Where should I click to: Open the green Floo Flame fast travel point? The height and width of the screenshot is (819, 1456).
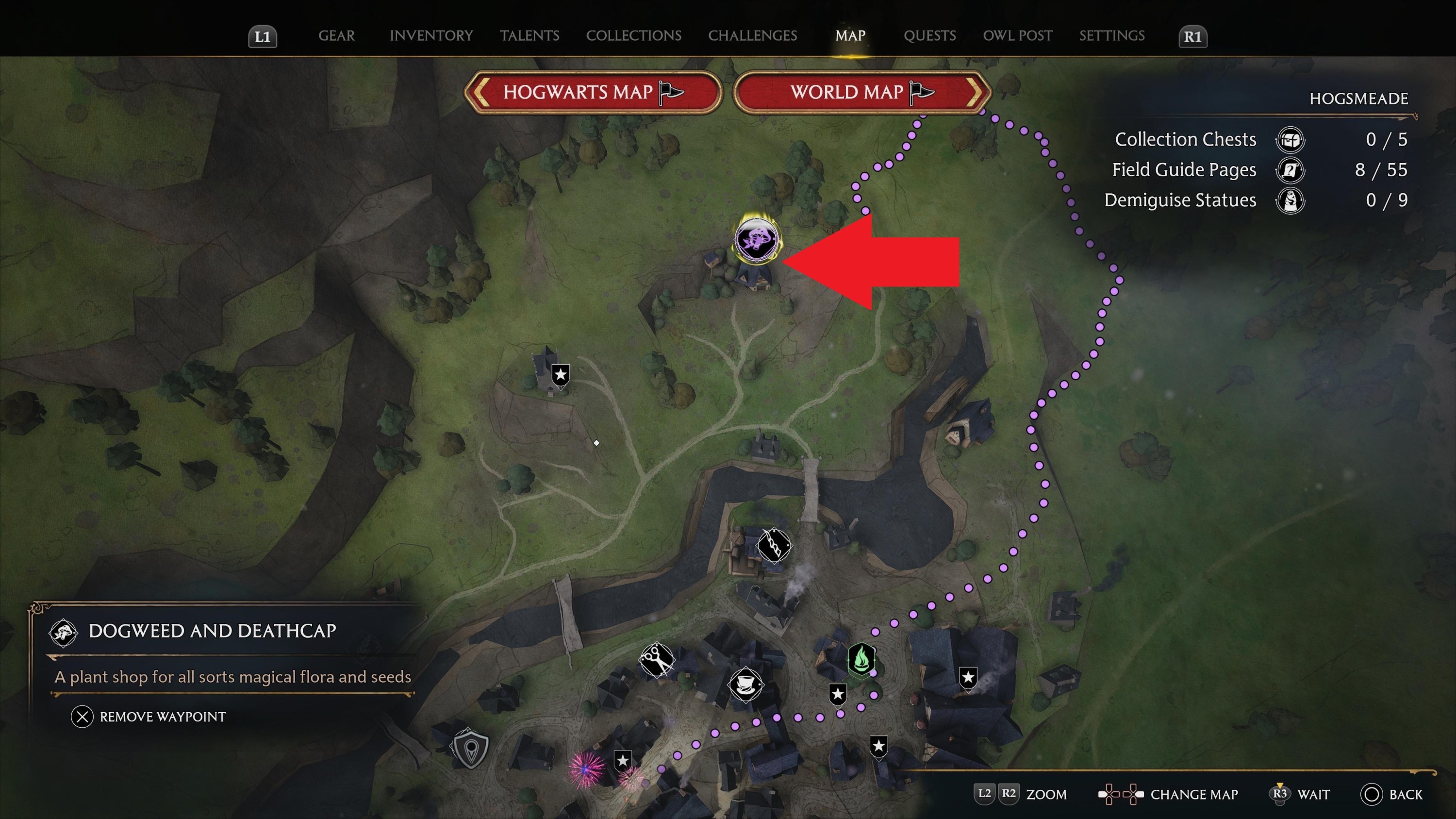(x=862, y=659)
